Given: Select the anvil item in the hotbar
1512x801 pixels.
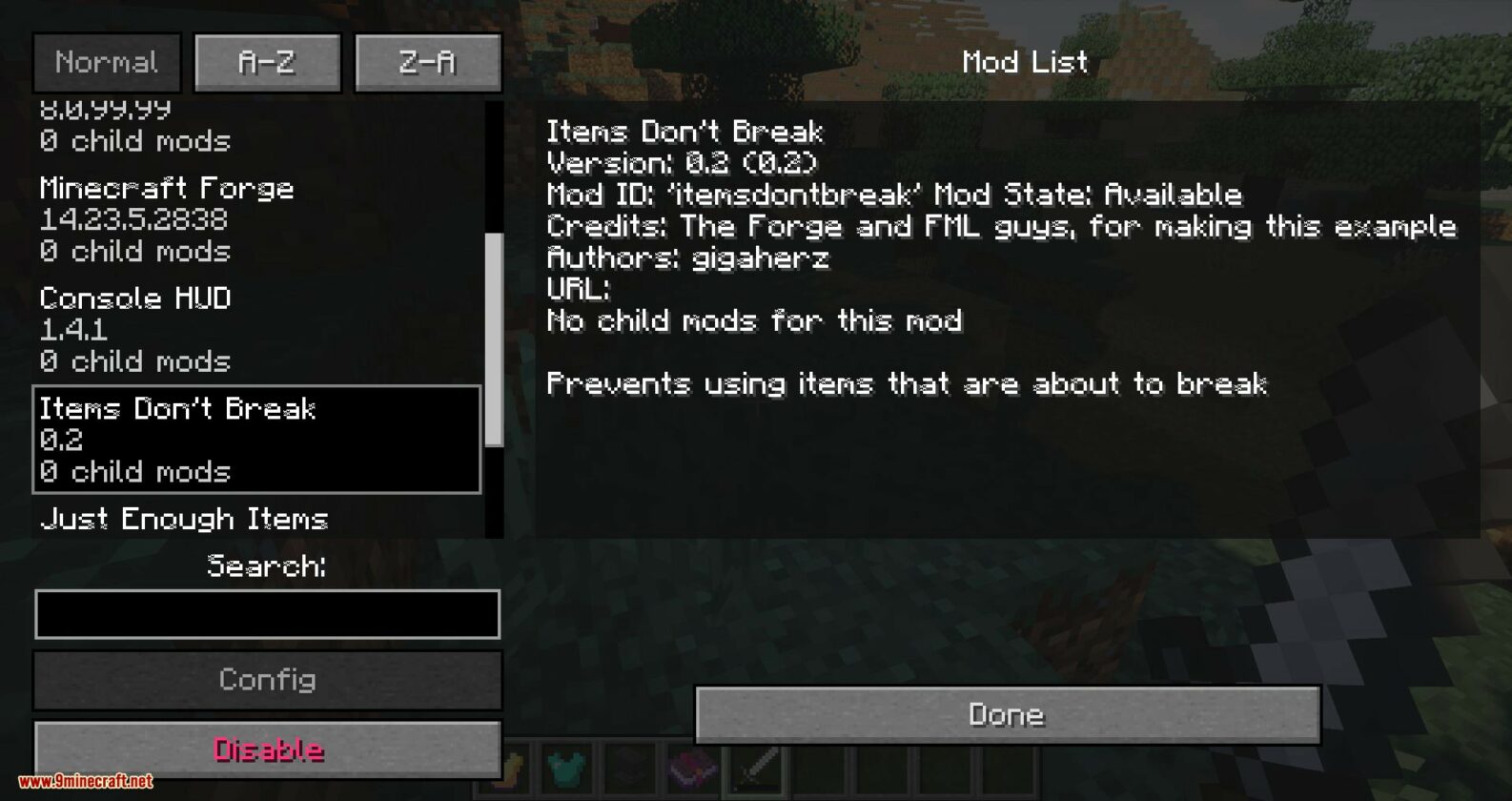Looking at the screenshot, I should 629,770.
